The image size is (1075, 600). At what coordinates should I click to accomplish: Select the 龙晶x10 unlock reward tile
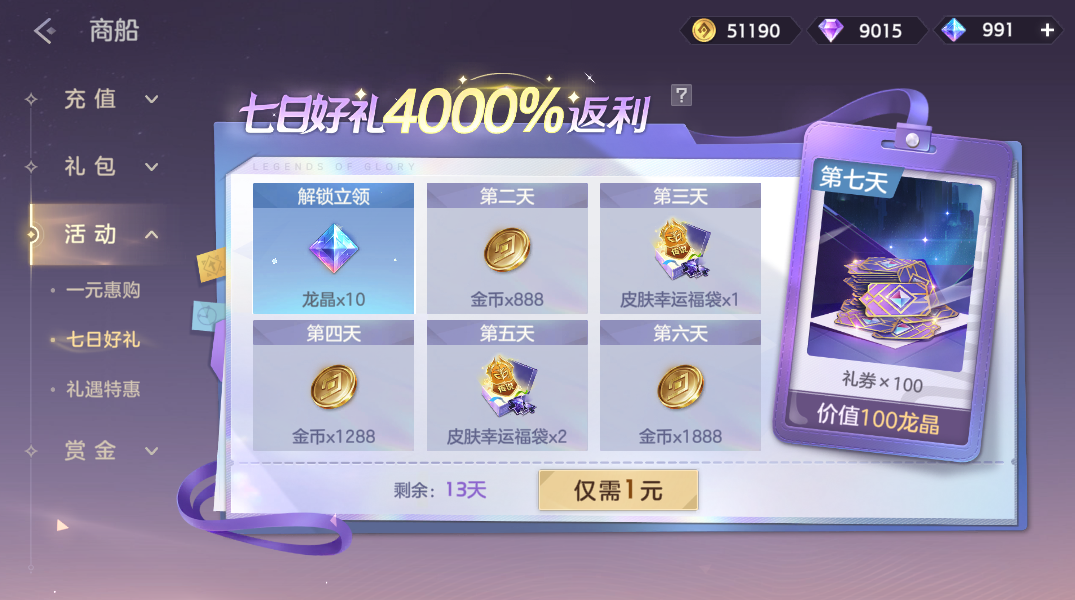[333, 249]
